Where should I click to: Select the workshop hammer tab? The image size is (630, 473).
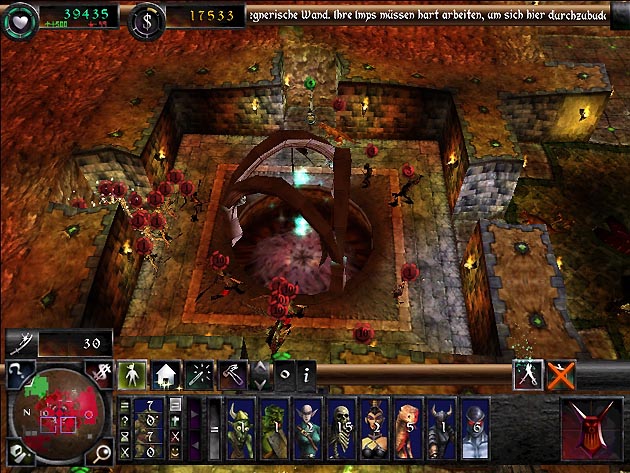pyautogui.click(x=232, y=375)
